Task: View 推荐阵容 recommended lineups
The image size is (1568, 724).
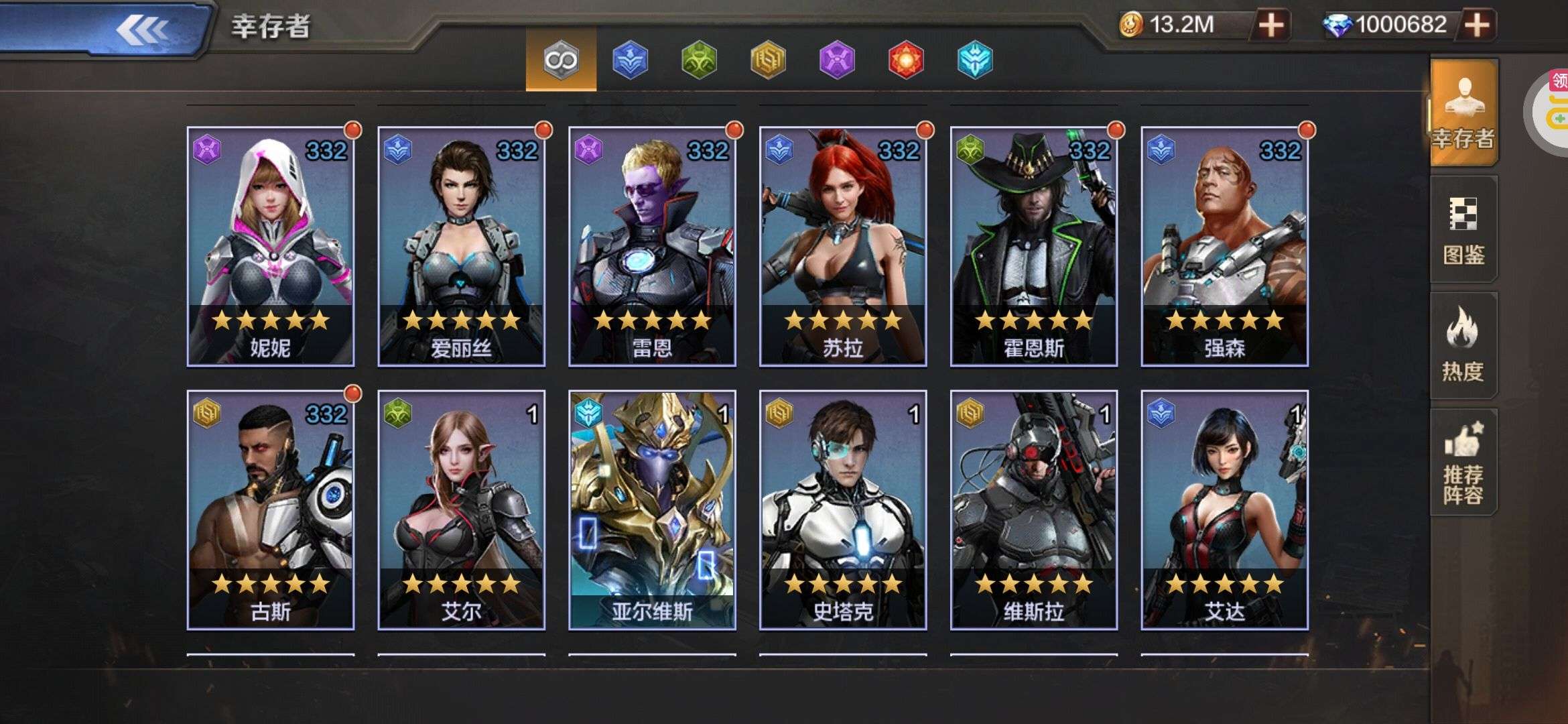Action: coord(1463,463)
